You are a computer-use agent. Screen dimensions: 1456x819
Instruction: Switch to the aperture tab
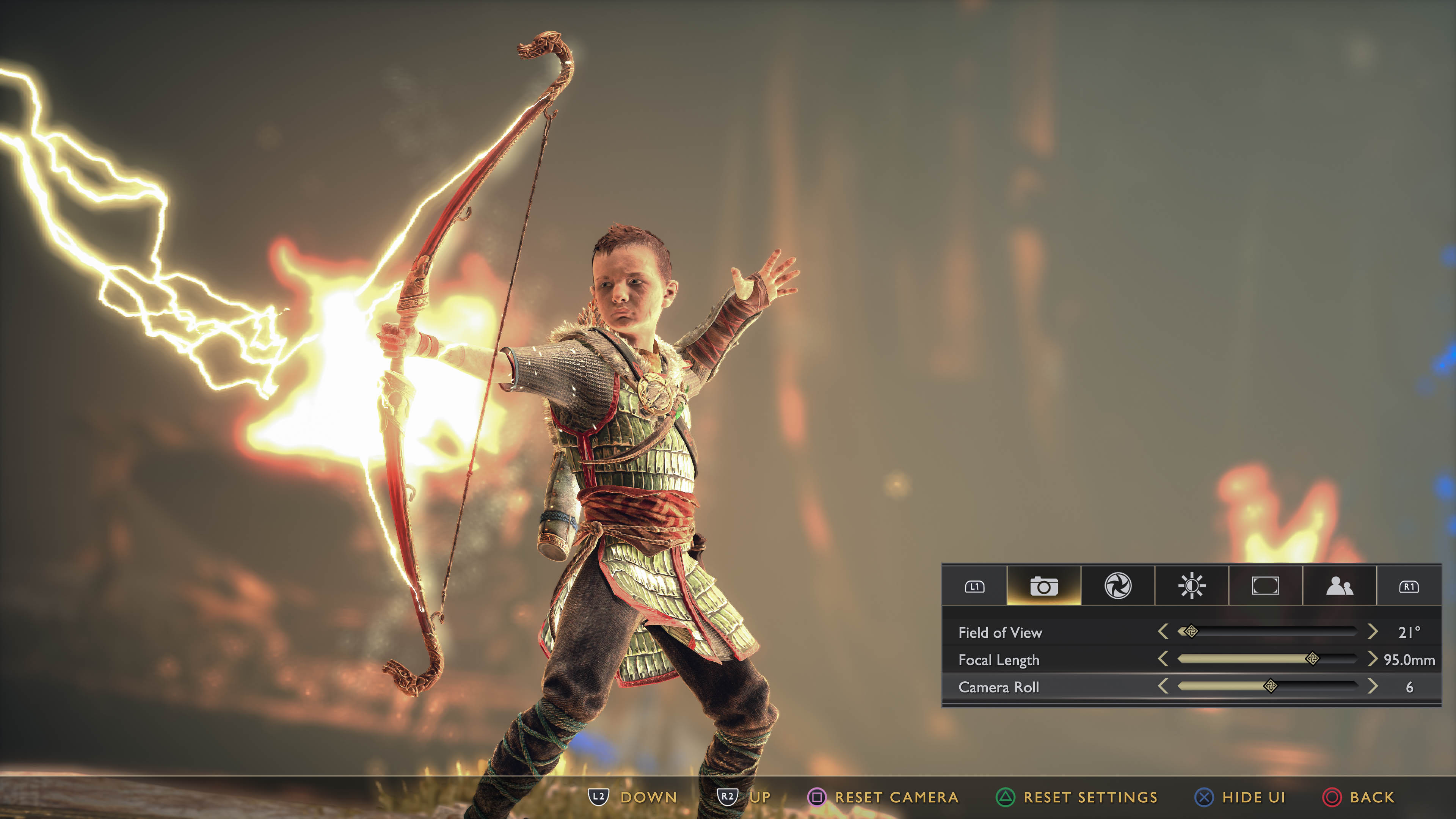pyautogui.click(x=1117, y=586)
